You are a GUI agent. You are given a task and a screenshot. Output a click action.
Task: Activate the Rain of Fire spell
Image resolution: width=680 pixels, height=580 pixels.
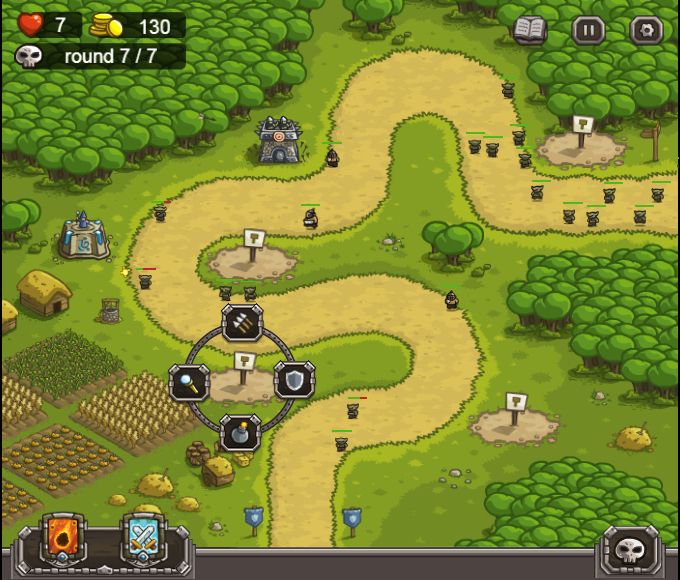pyautogui.click(x=61, y=540)
